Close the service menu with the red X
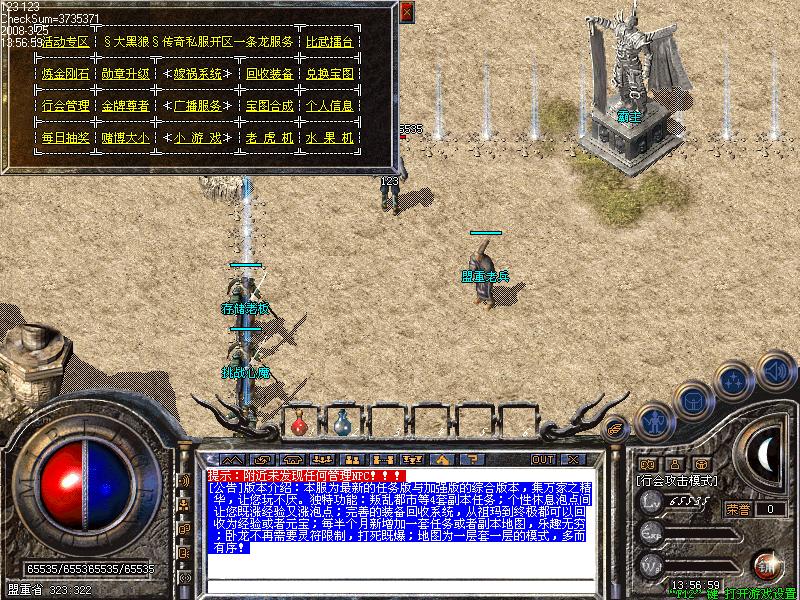This screenshot has height=600, width=800. coord(406,12)
